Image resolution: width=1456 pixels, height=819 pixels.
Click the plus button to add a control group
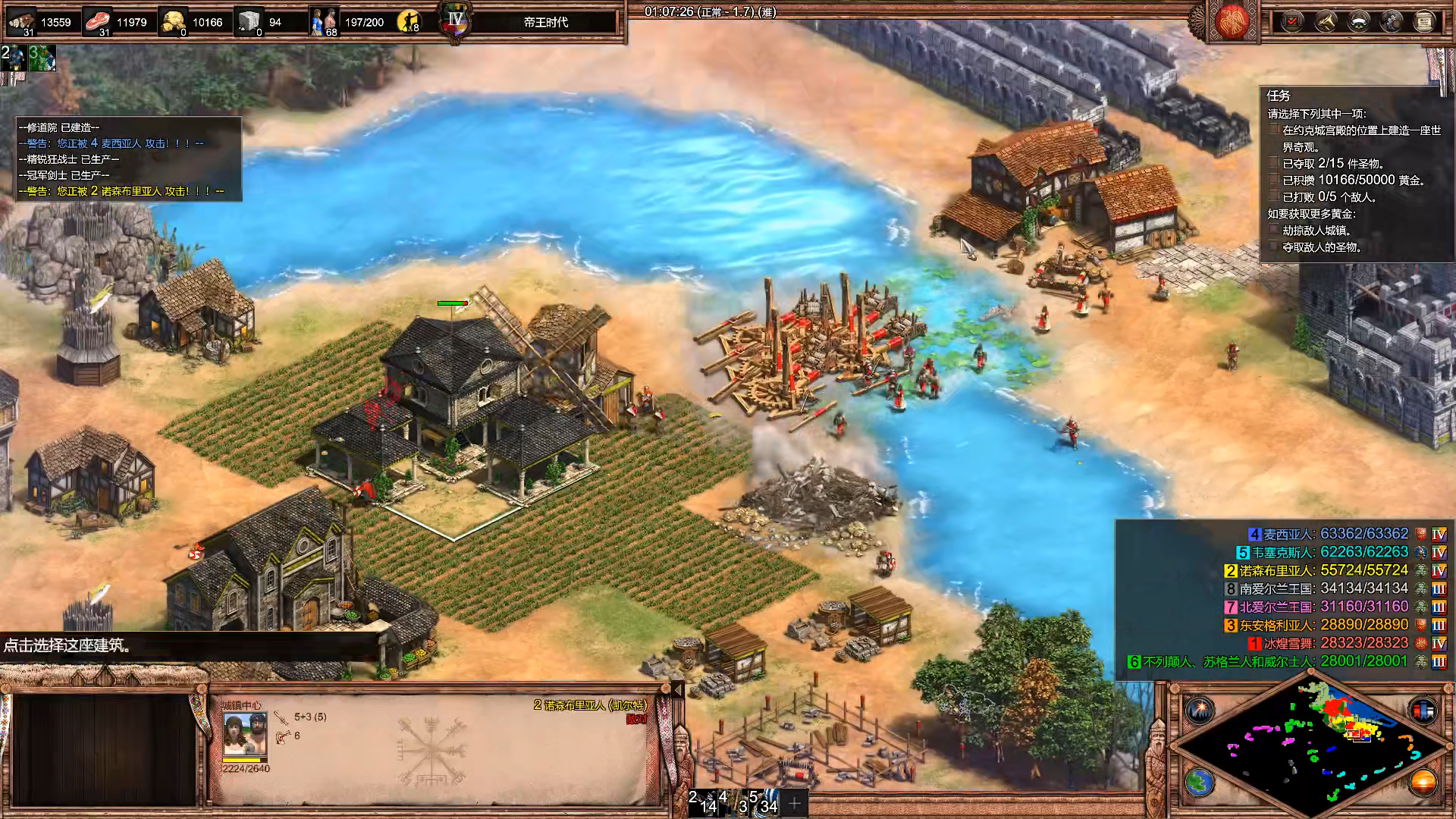click(x=795, y=802)
